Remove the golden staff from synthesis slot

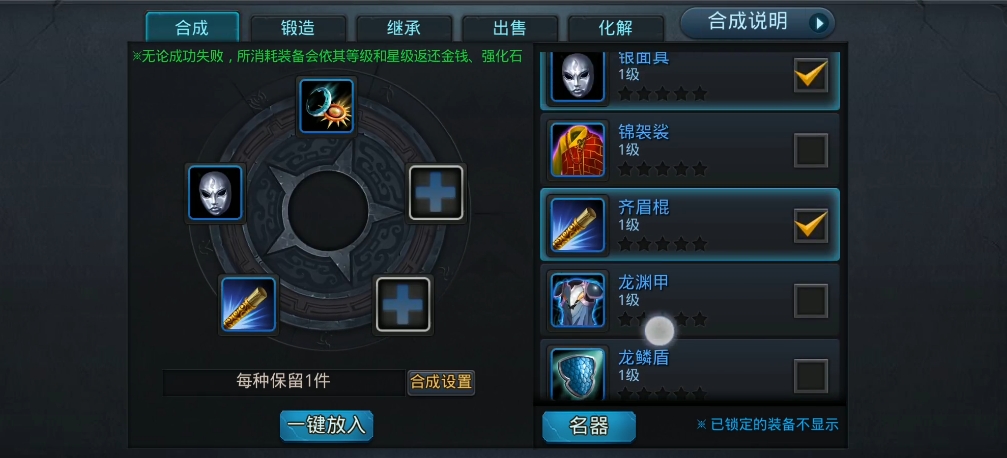(248, 304)
